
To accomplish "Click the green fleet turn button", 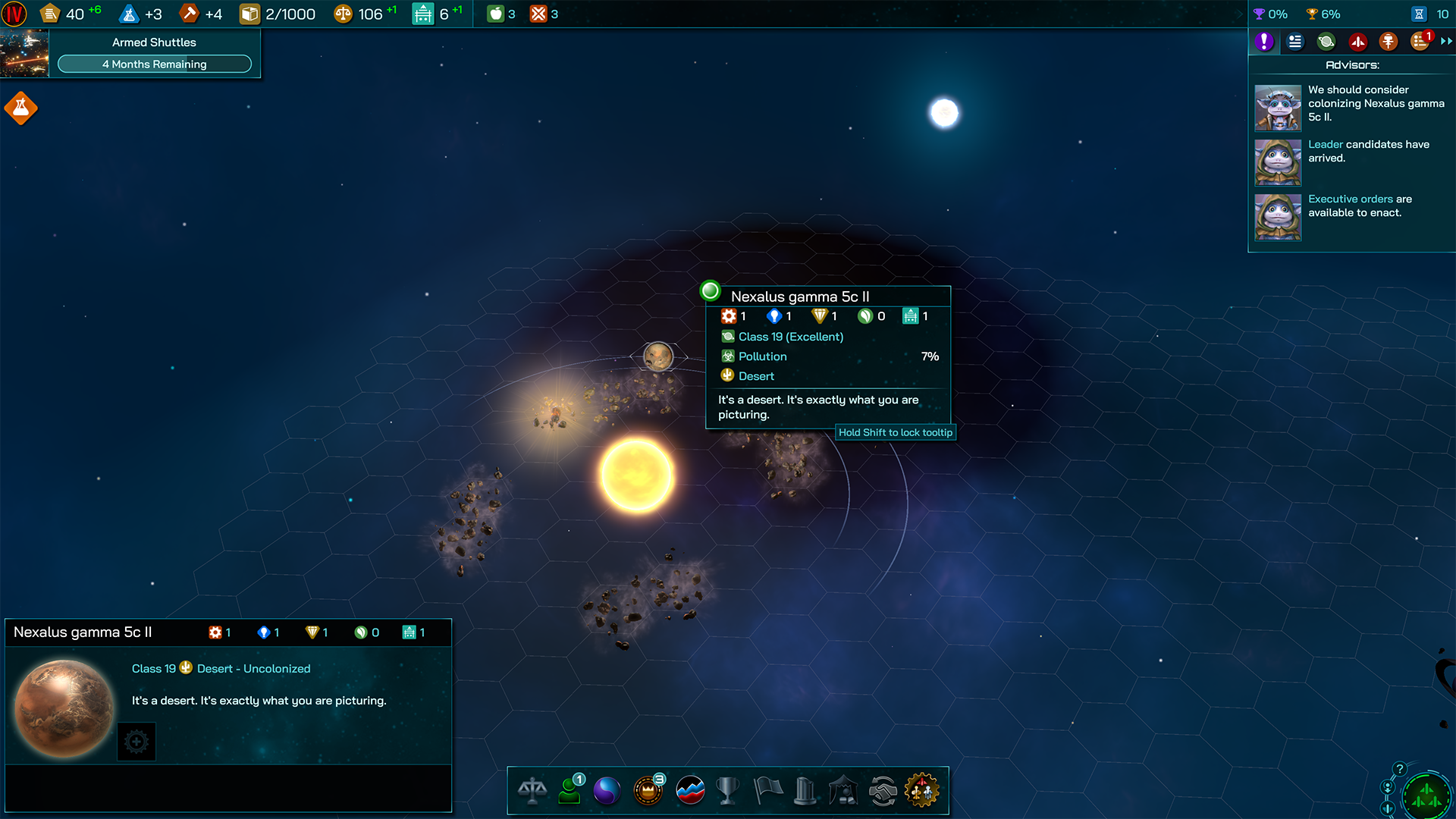I will (x=1426, y=796).
